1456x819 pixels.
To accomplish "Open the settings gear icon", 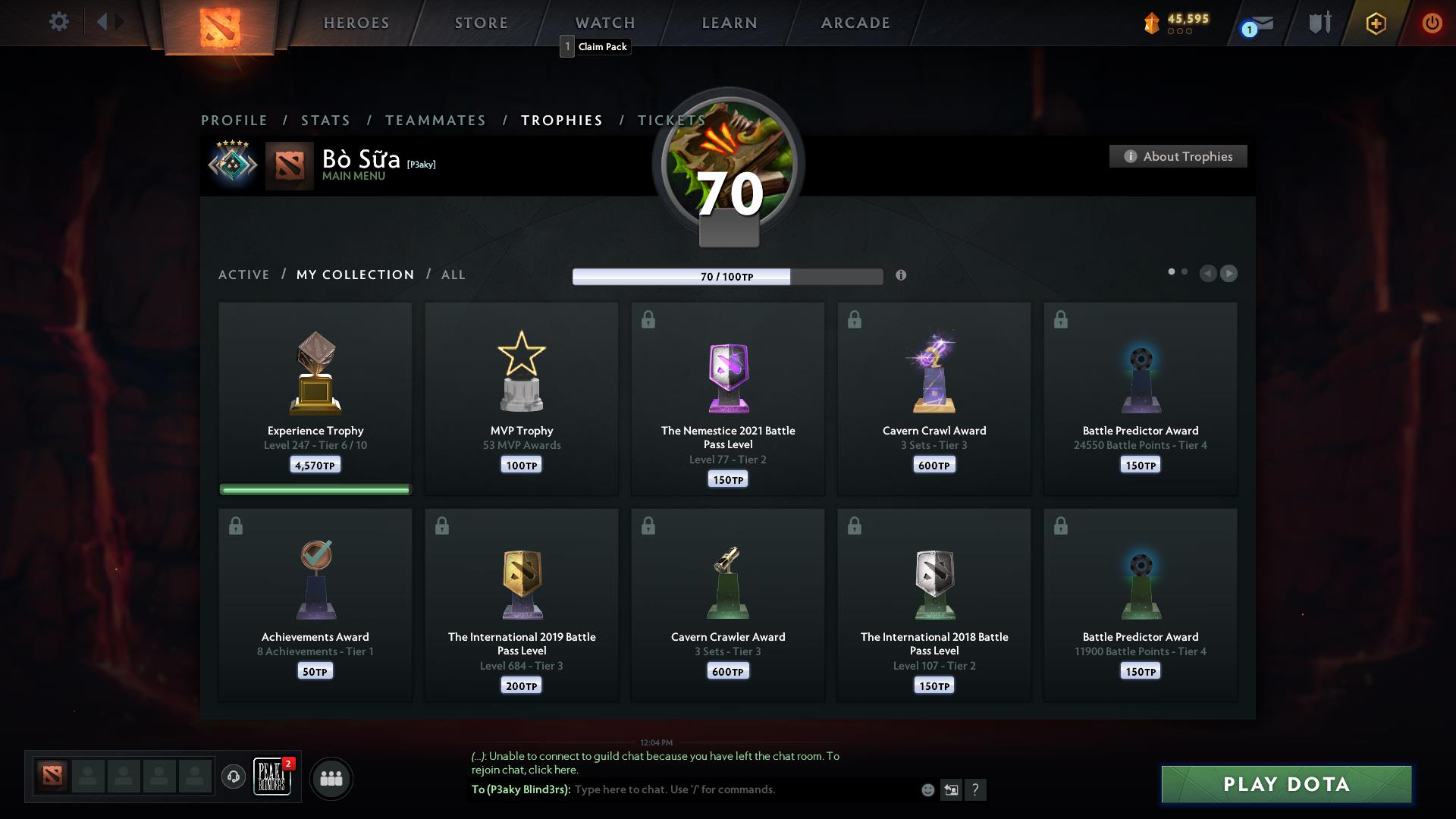I will (x=59, y=22).
